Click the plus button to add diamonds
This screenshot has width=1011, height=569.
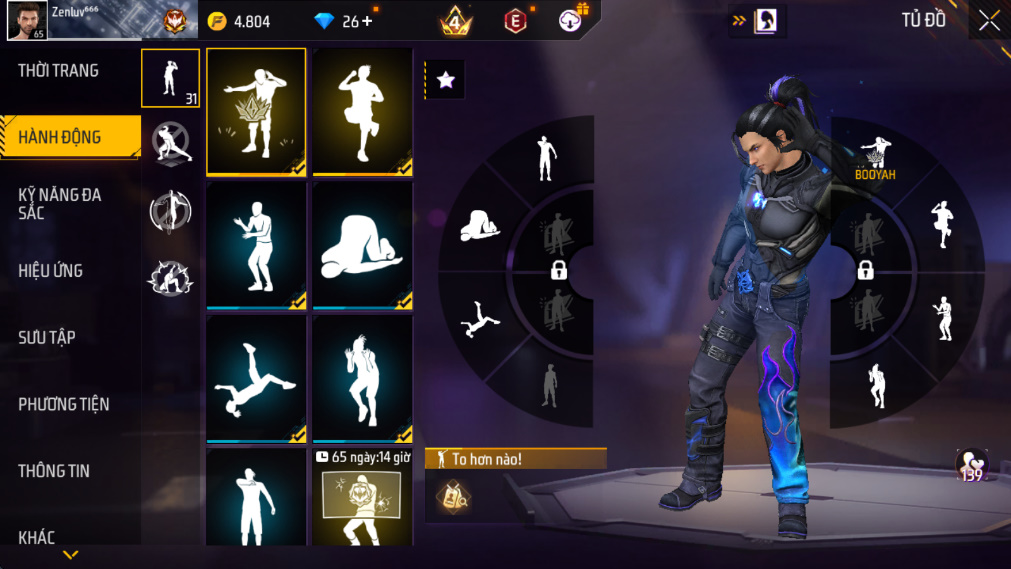click(x=367, y=21)
